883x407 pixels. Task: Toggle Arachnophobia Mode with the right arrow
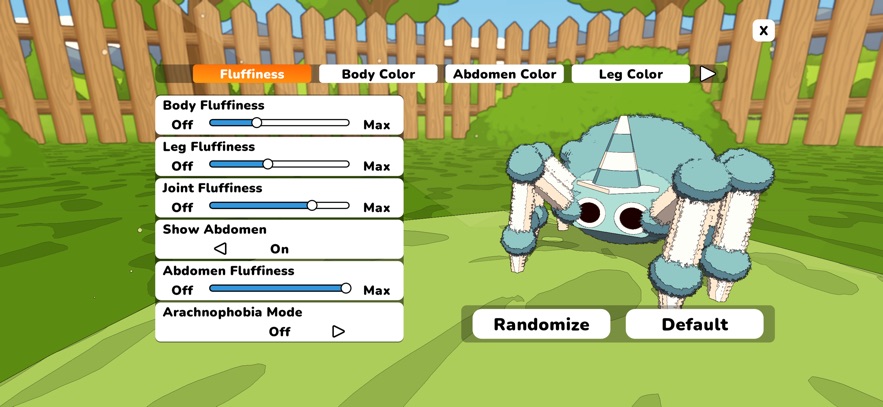click(338, 331)
